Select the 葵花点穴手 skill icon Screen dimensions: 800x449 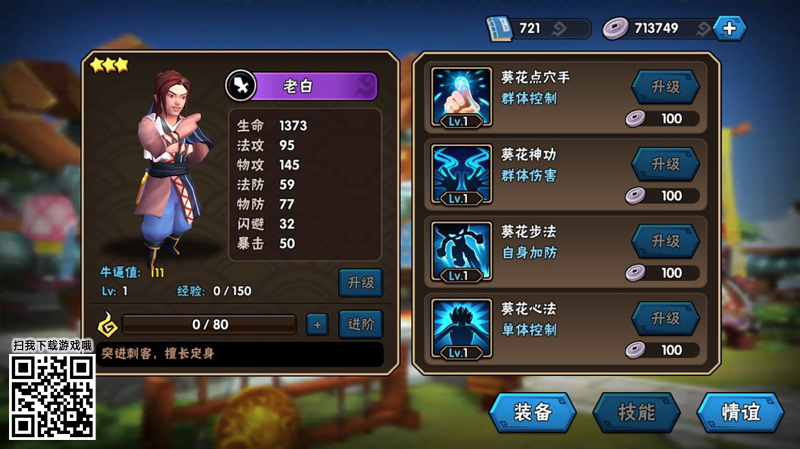click(x=462, y=96)
